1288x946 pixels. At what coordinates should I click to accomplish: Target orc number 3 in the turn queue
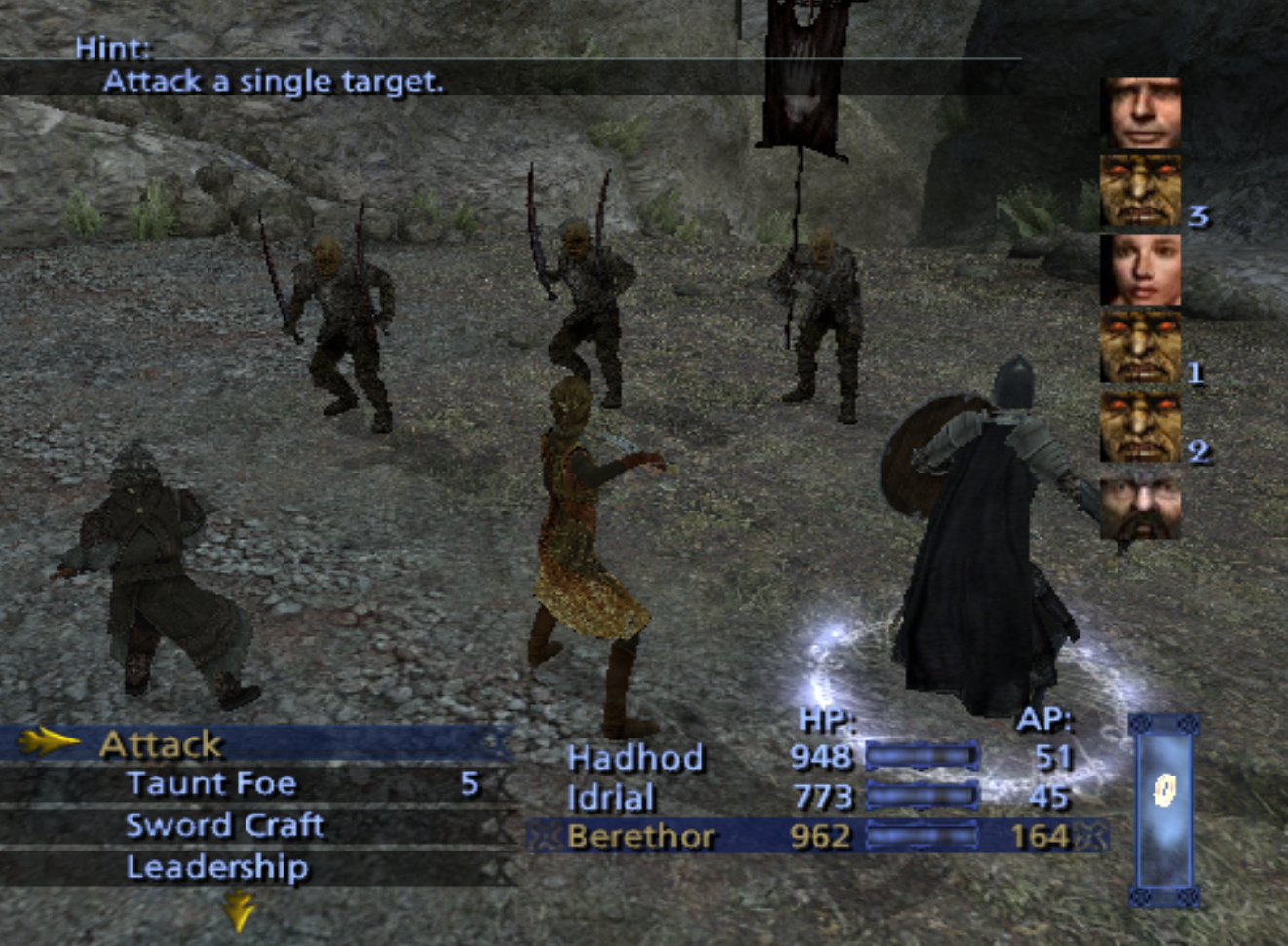pos(1140,191)
